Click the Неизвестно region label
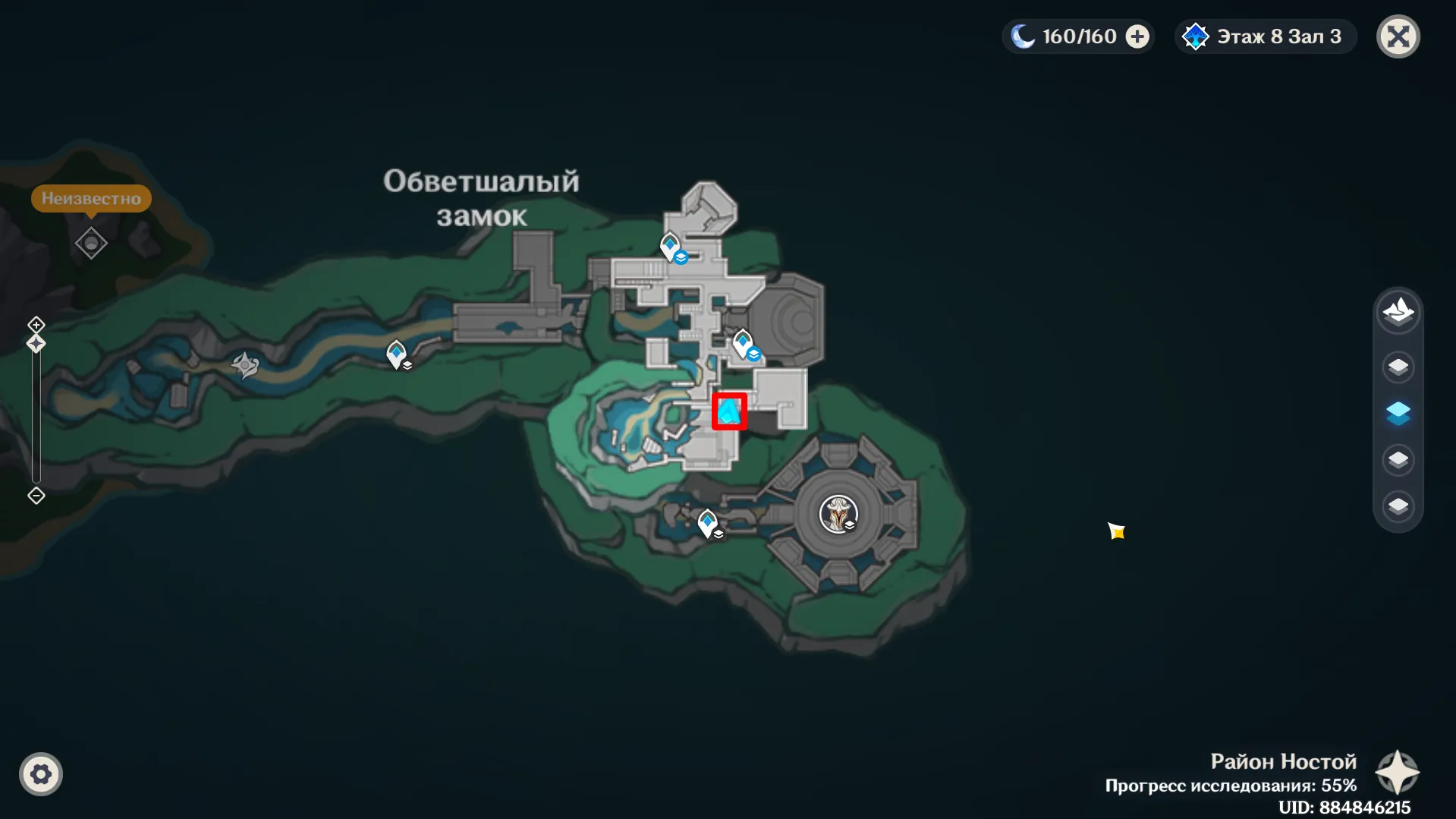Screen dimensions: 1456x819 click(92, 198)
